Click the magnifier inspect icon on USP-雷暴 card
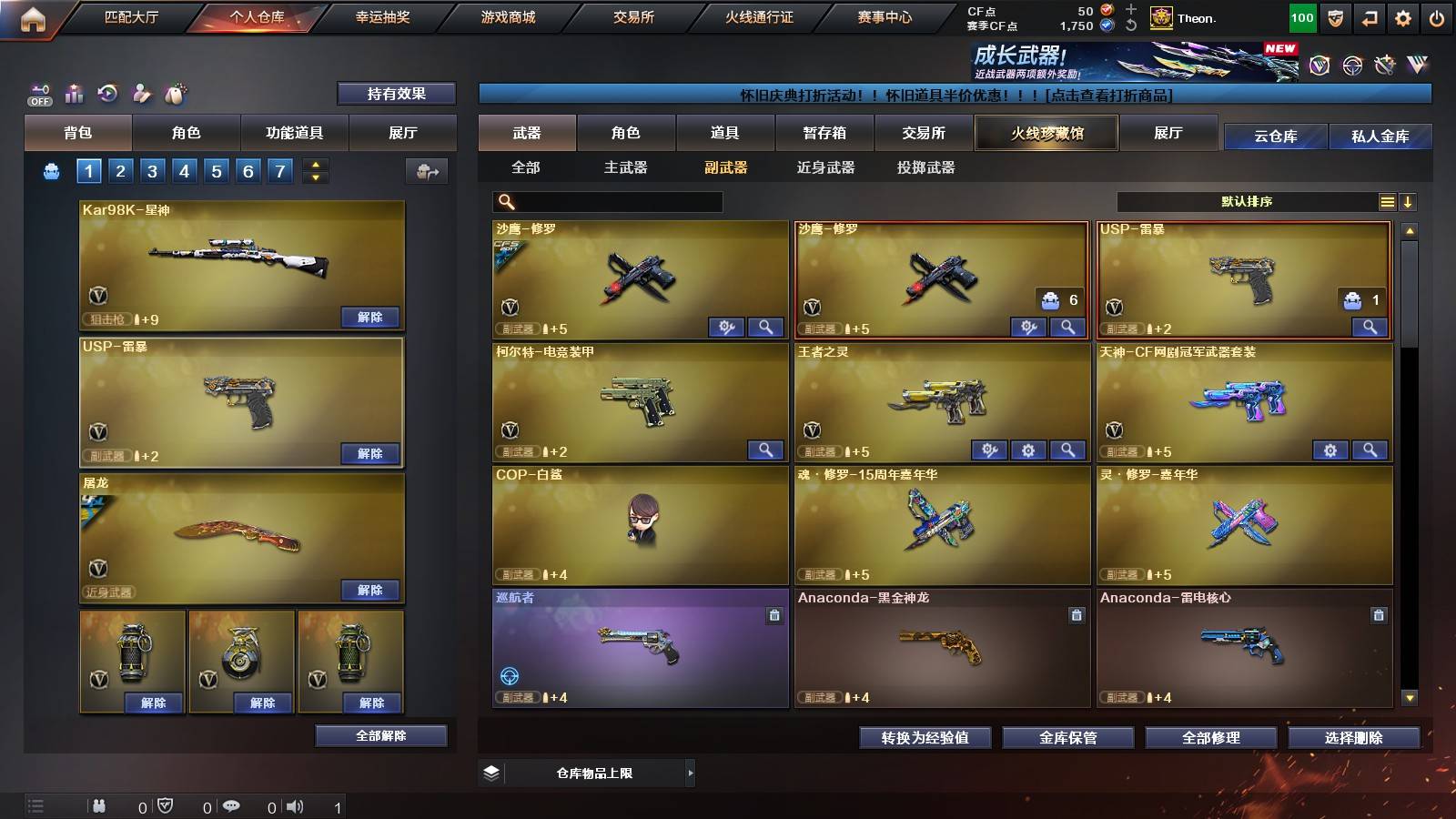Image resolution: width=1456 pixels, height=819 pixels. (1369, 326)
